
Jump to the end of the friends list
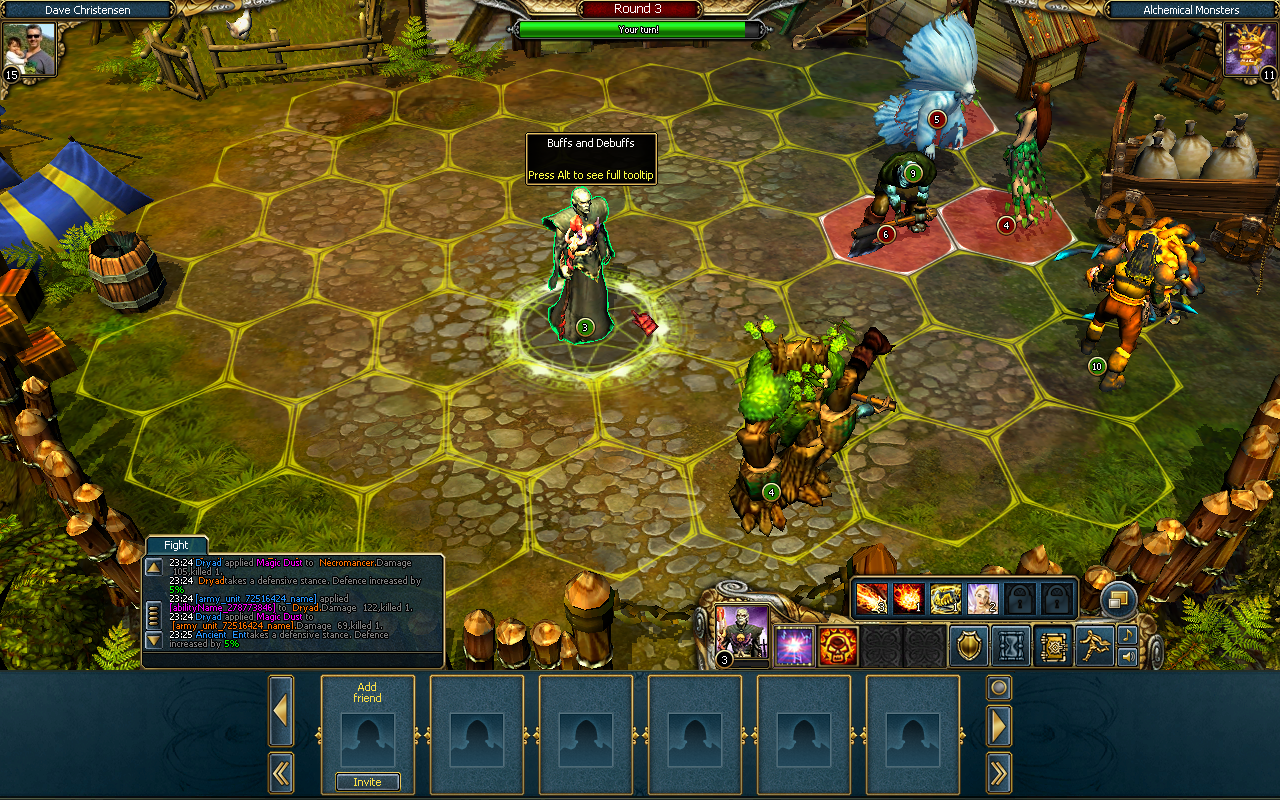999,772
